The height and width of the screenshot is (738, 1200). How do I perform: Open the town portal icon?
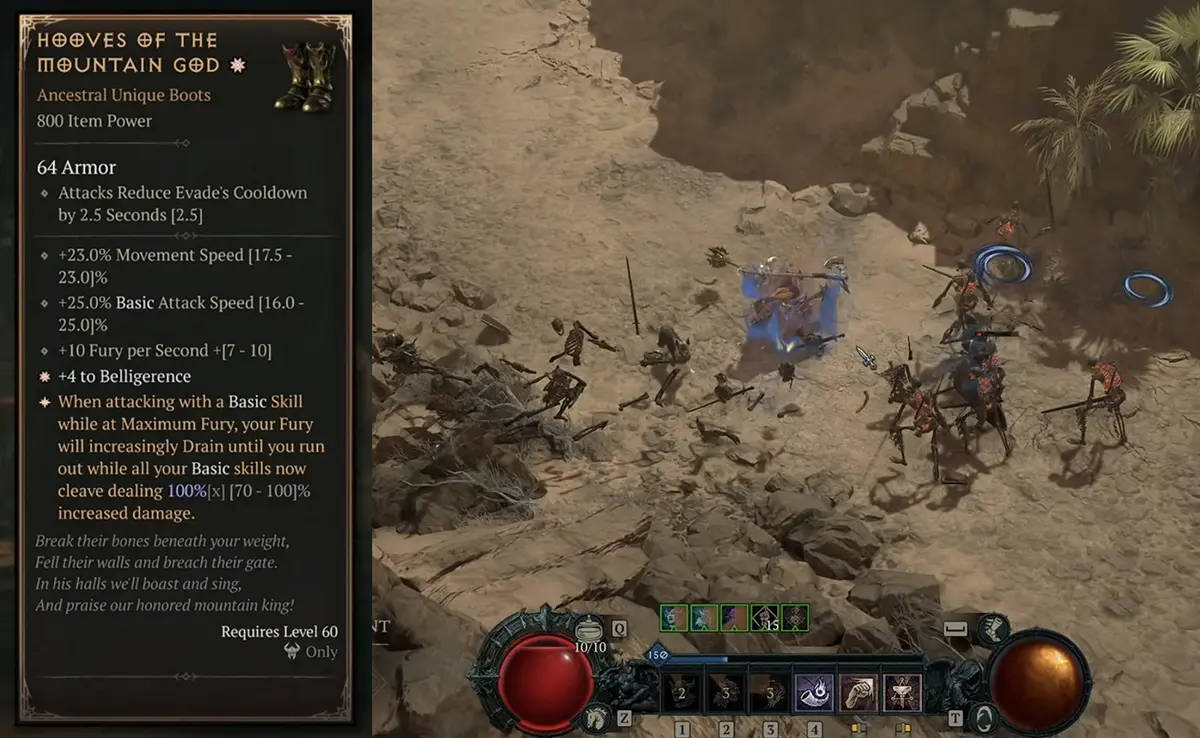click(986, 716)
